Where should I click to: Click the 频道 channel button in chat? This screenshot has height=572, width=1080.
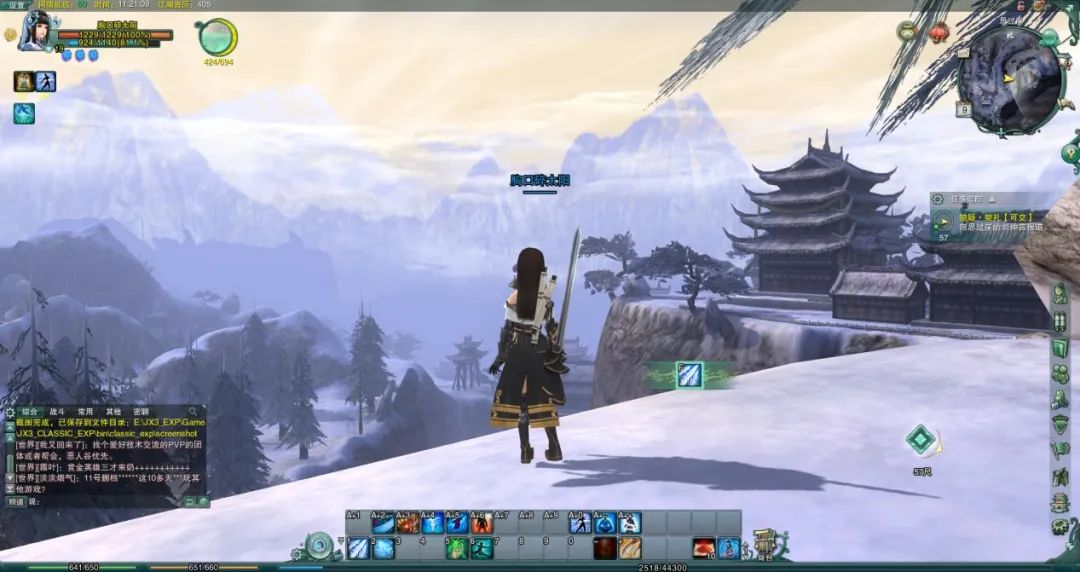pos(16,501)
